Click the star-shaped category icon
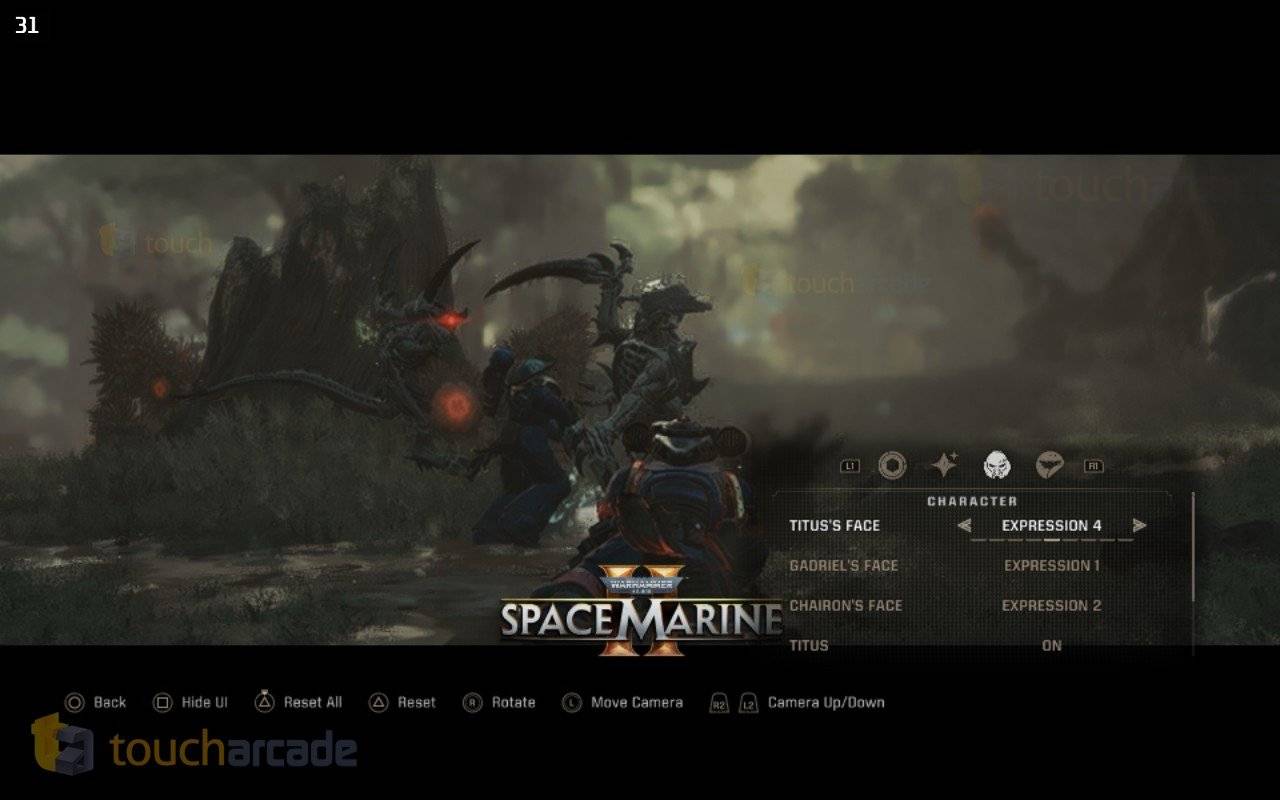The width and height of the screenshot is (1280, 800). click(x=943, y=463)
